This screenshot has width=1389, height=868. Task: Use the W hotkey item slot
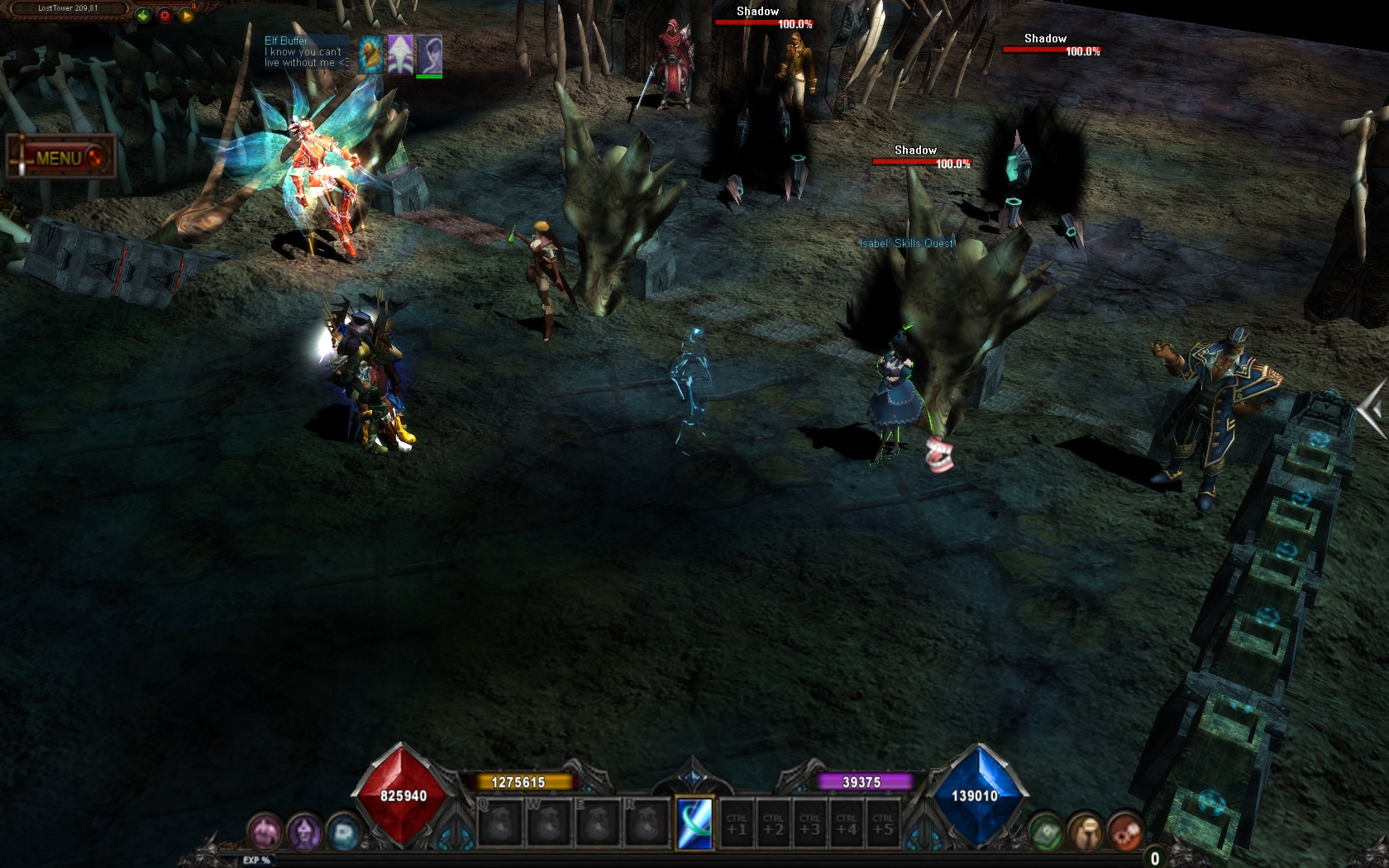point(549,823)
